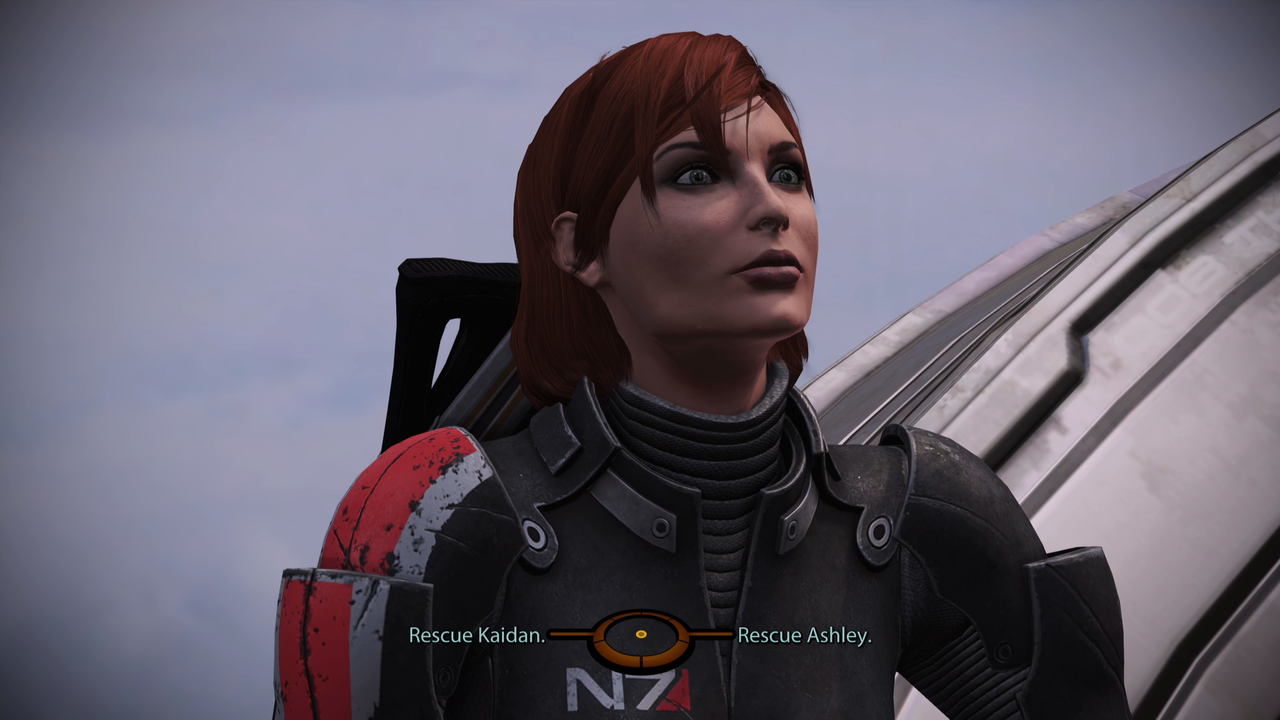Click the connector line left of the wheel
Screen dimensions: 1280x720
tap(572, 634)
